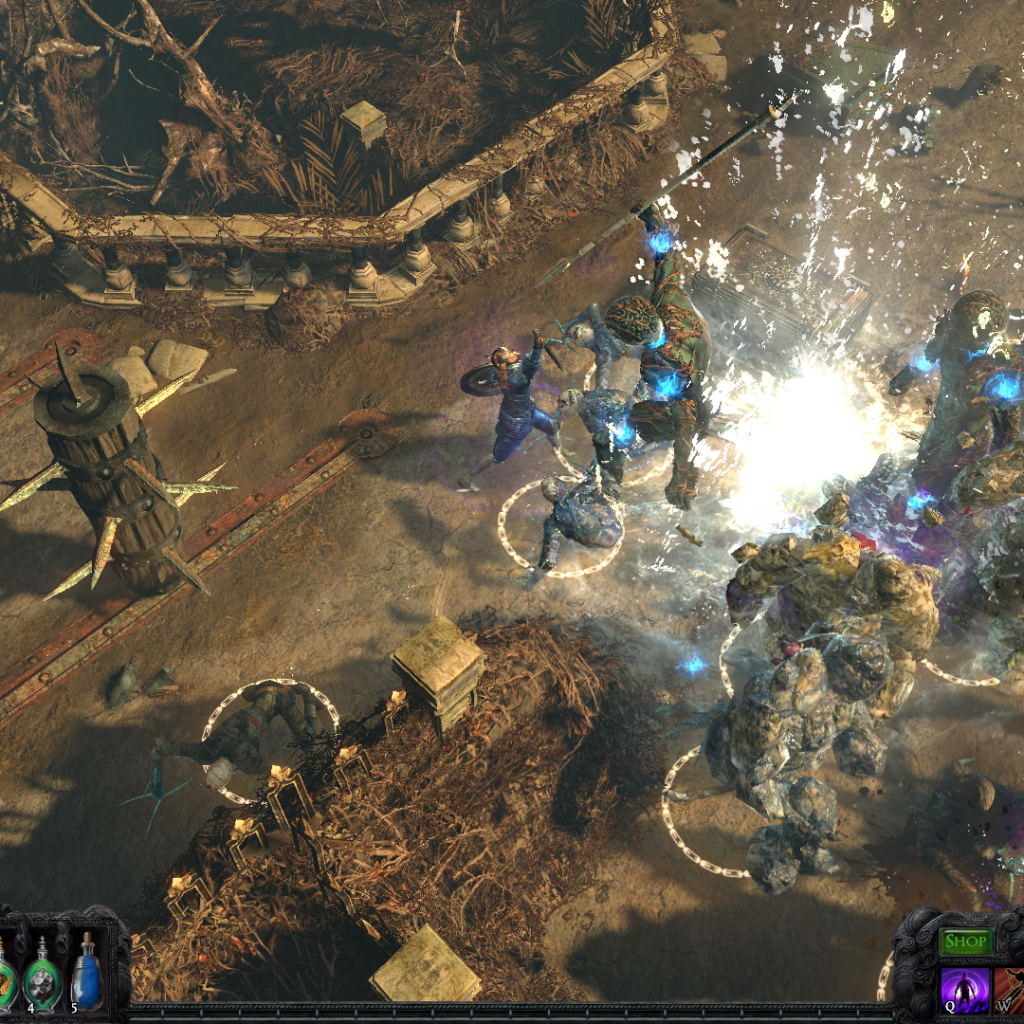This screenshot has width=1024, height=1024.
Task: Use the red weapon skill bound to W
Action: [x=1008, y=987]
